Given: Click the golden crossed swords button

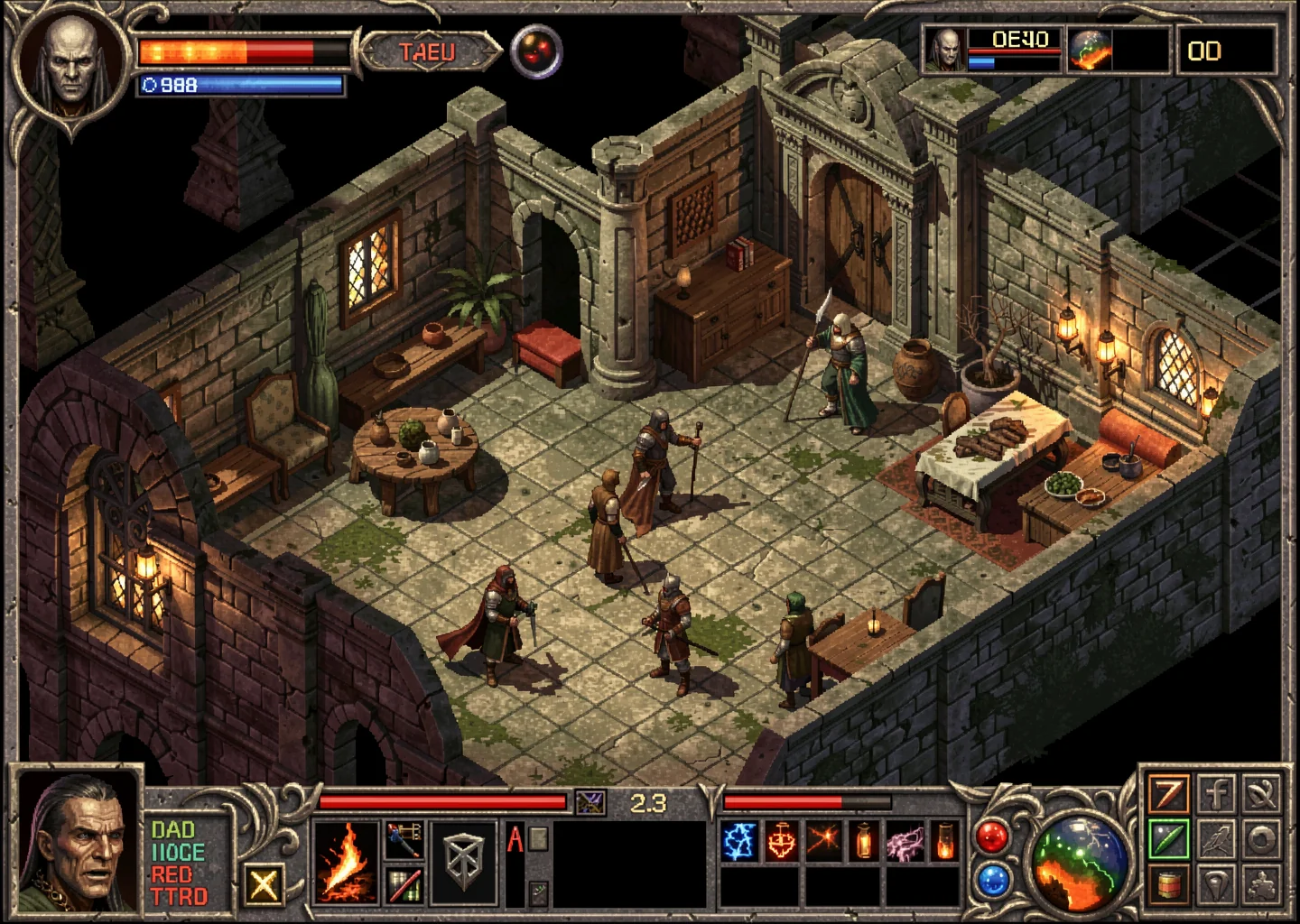Looking at the screenshot, I should pyautogui.click(x=263, y=884).
